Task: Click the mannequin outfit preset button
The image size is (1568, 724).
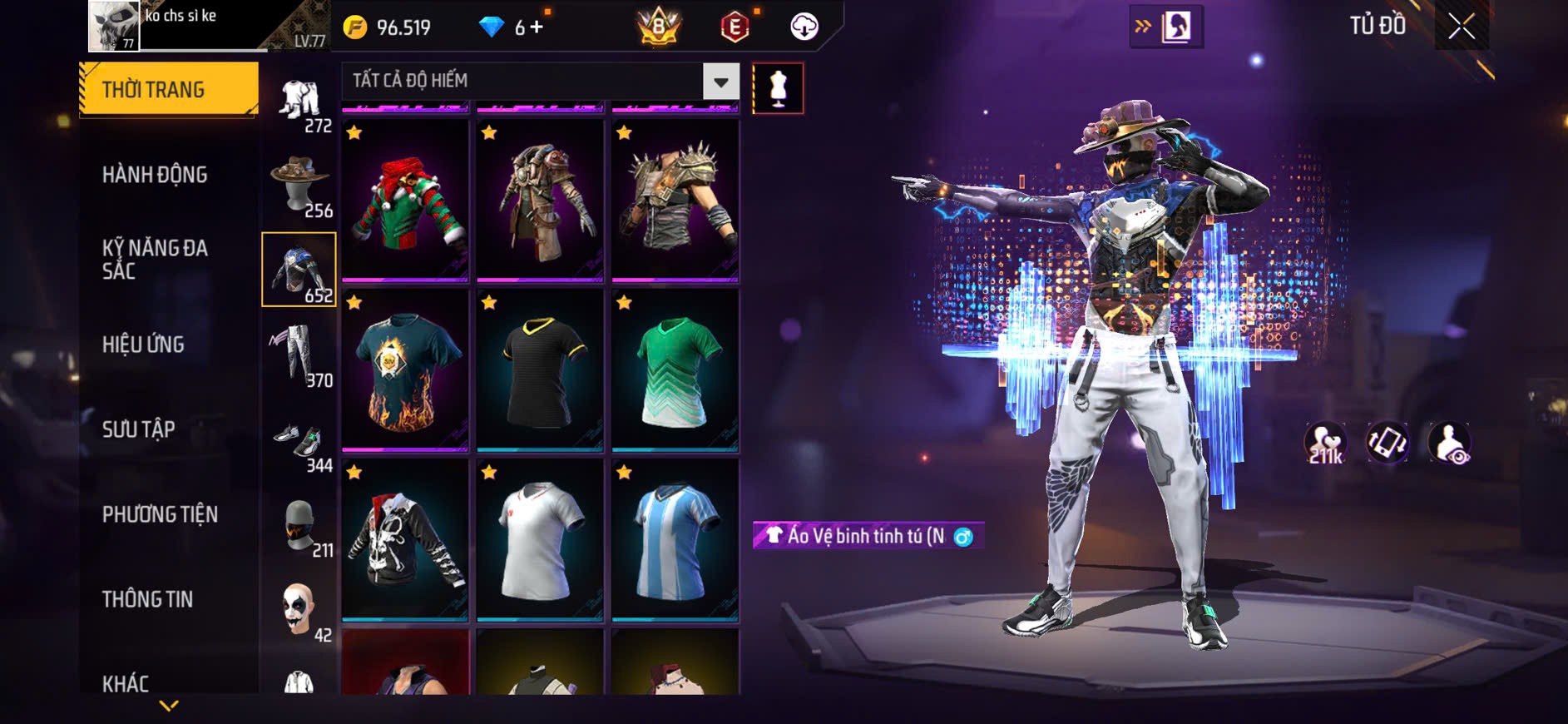Action: [778, 88]
